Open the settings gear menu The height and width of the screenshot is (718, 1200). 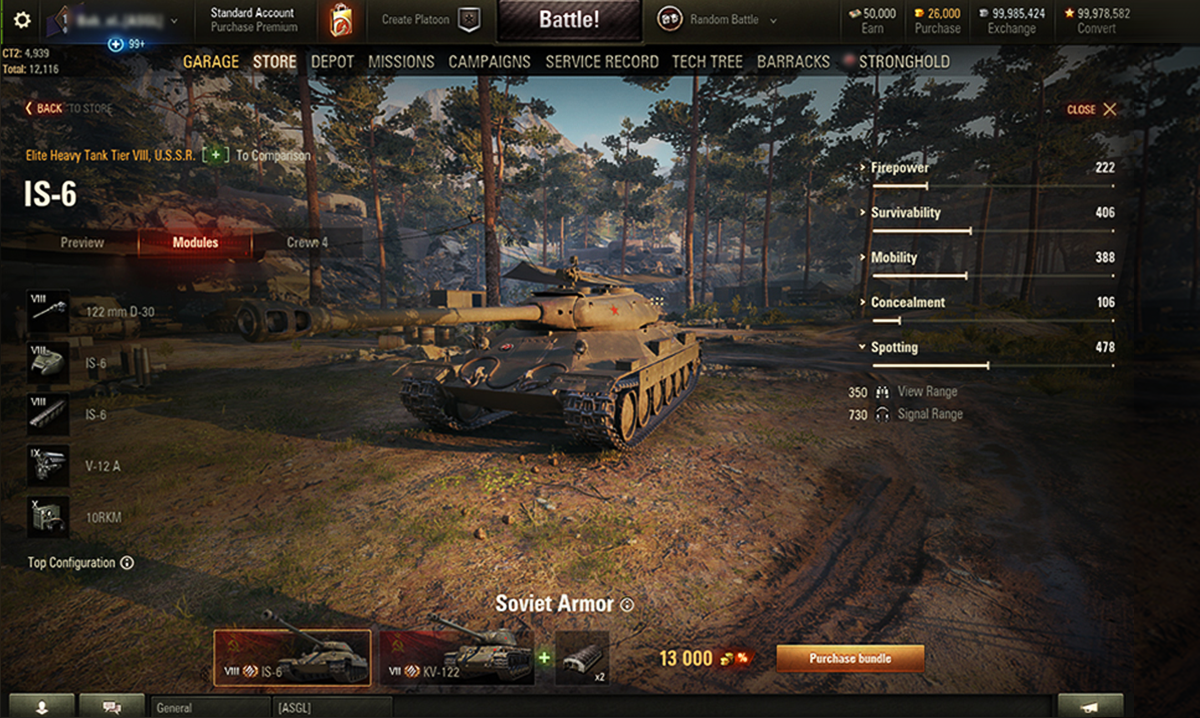[x=22, y=20]
